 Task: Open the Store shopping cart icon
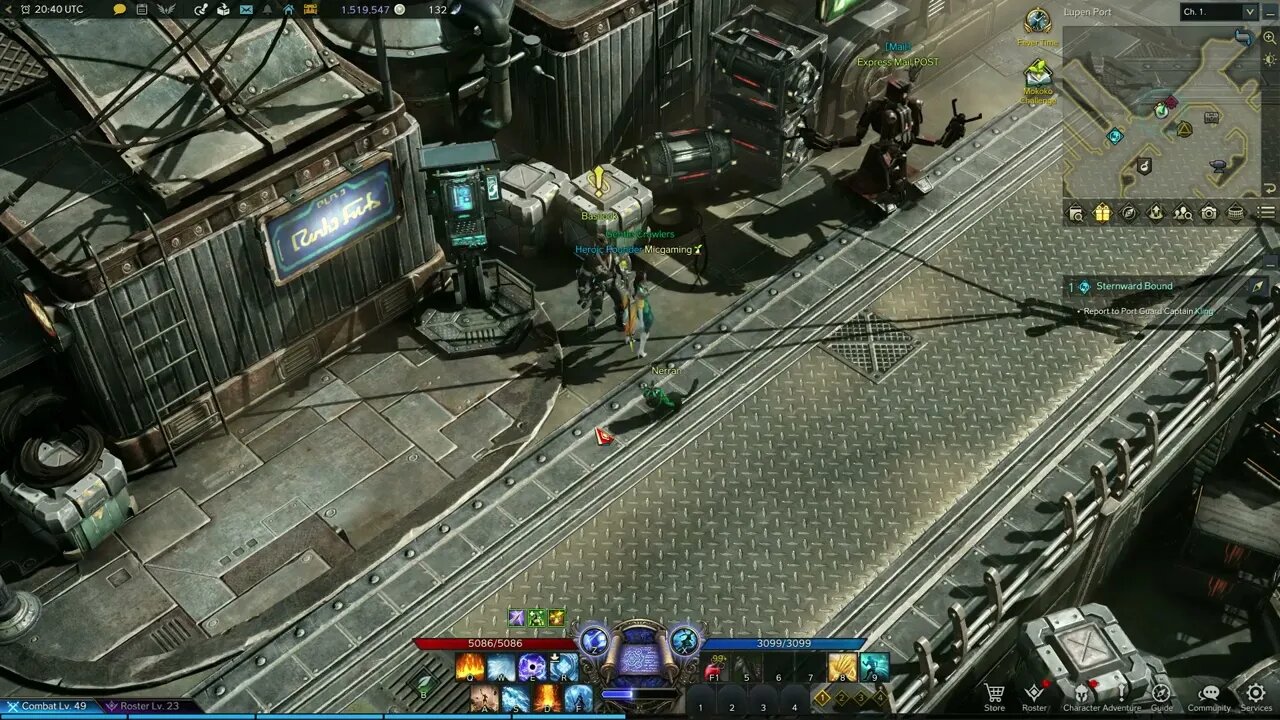click(x=994, y=690)
